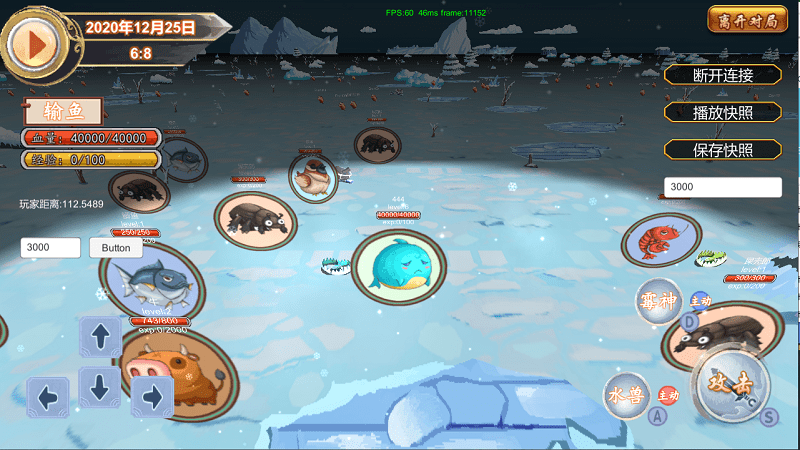Play the snapshot with 播放快照

click(723, 112)
